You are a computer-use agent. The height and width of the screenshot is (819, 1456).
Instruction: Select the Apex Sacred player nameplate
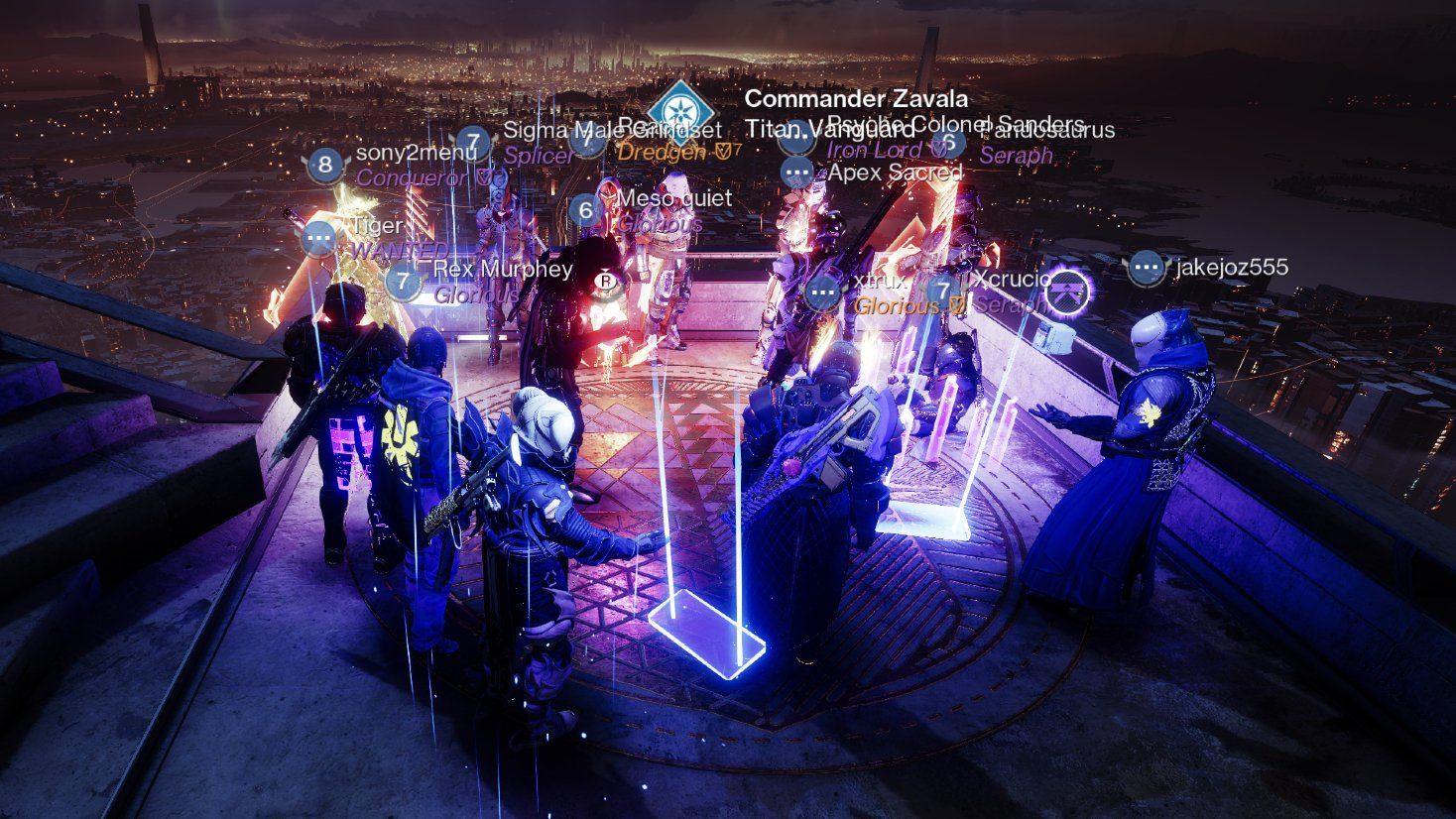(894, 173)
